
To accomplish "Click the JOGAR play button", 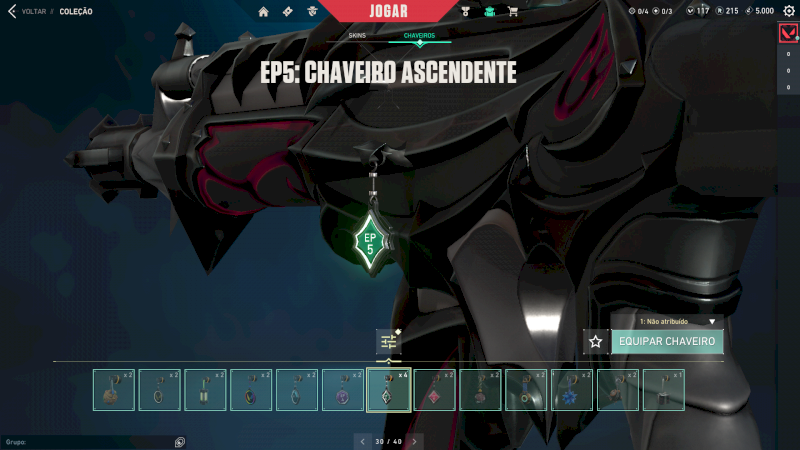I will (x=395, y=11).
